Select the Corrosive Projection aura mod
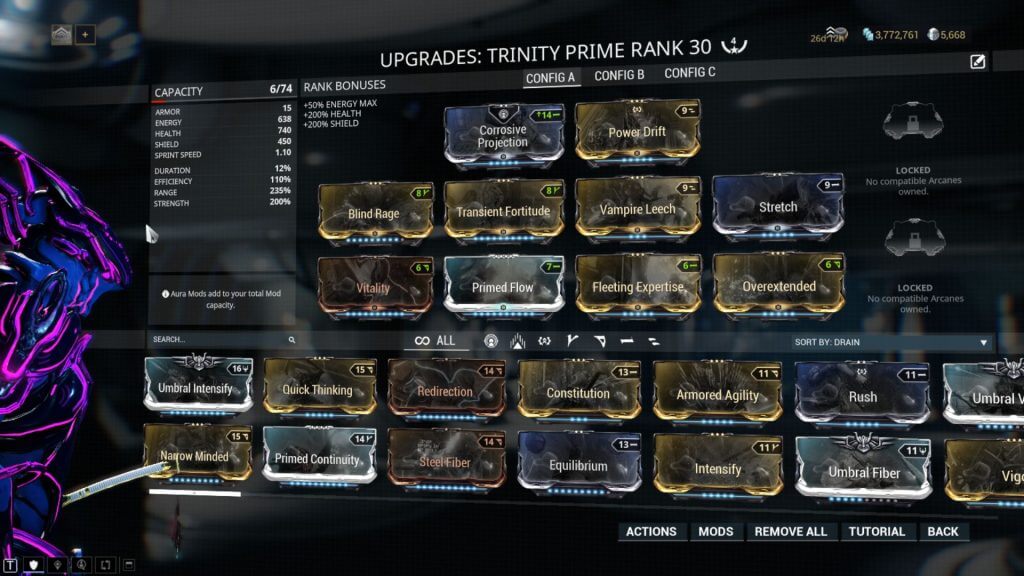Image resolution: width=1024 pixels, height=576 pixels. (503, 136)
